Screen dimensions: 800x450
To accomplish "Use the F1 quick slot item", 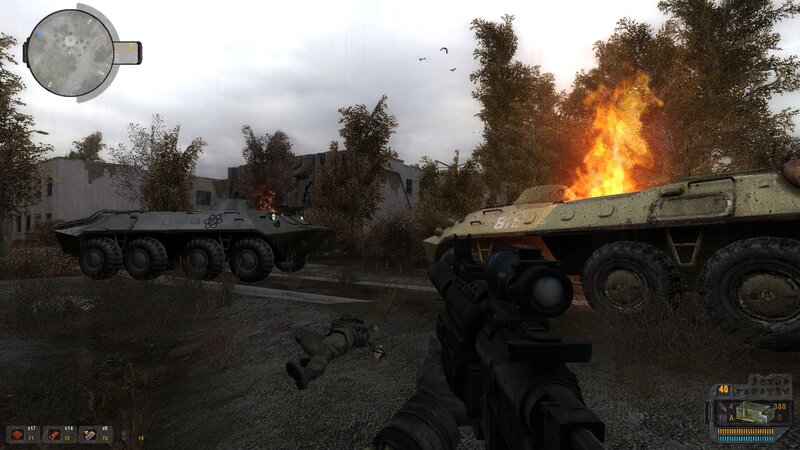I will (19, 434).
